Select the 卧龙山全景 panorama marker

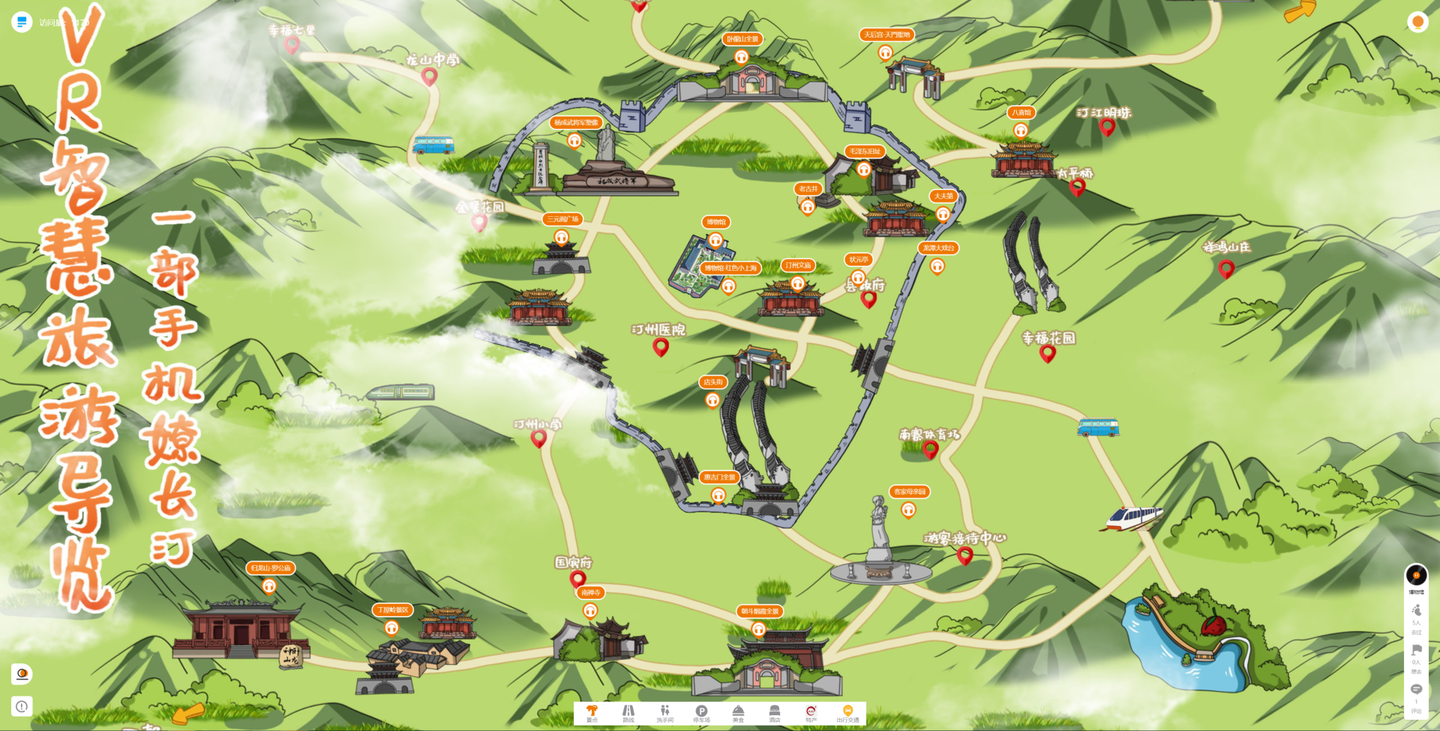pos(742,57)
